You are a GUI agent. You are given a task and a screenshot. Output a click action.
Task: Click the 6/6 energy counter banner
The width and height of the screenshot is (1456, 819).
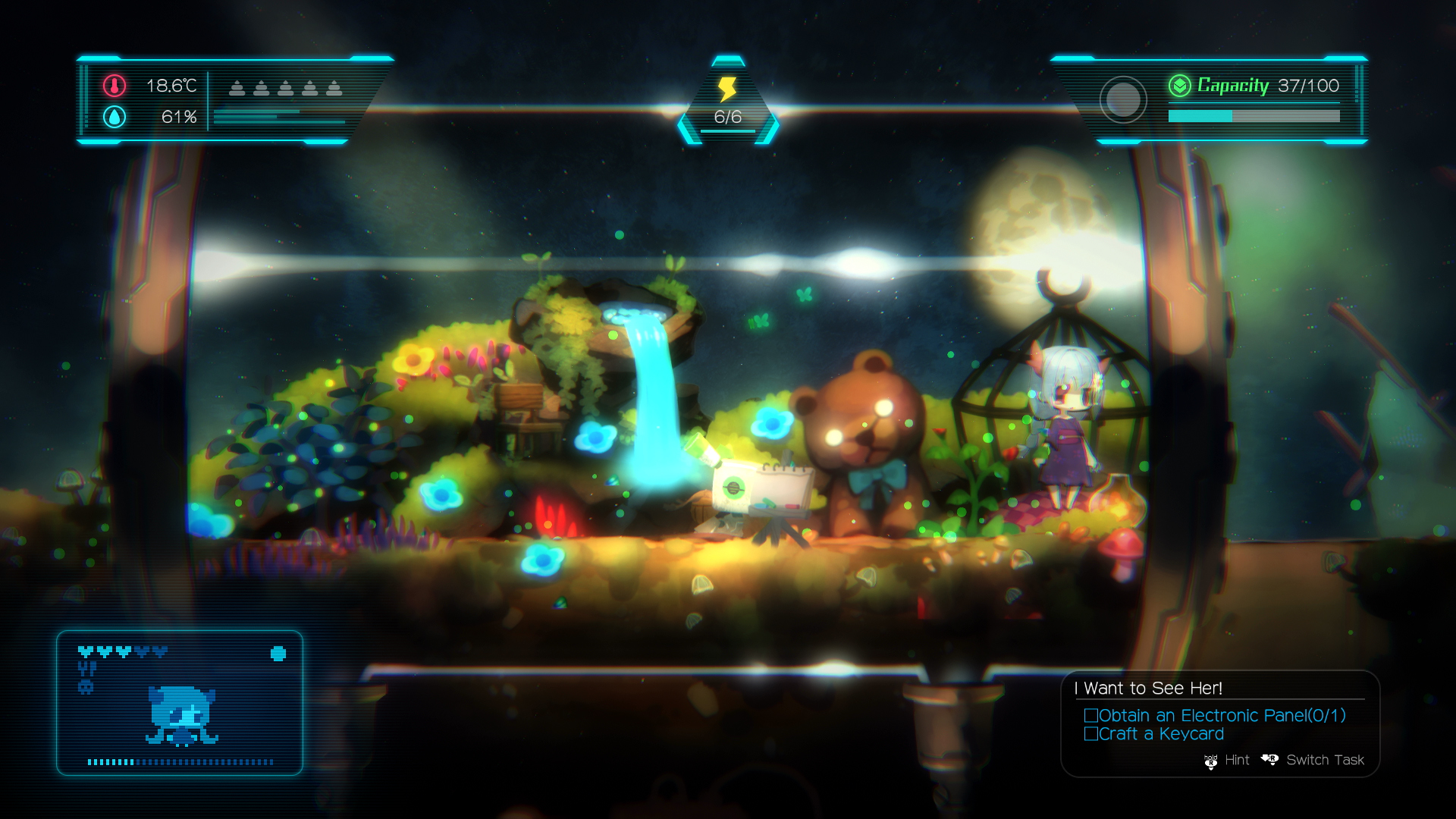pos(727,118)
